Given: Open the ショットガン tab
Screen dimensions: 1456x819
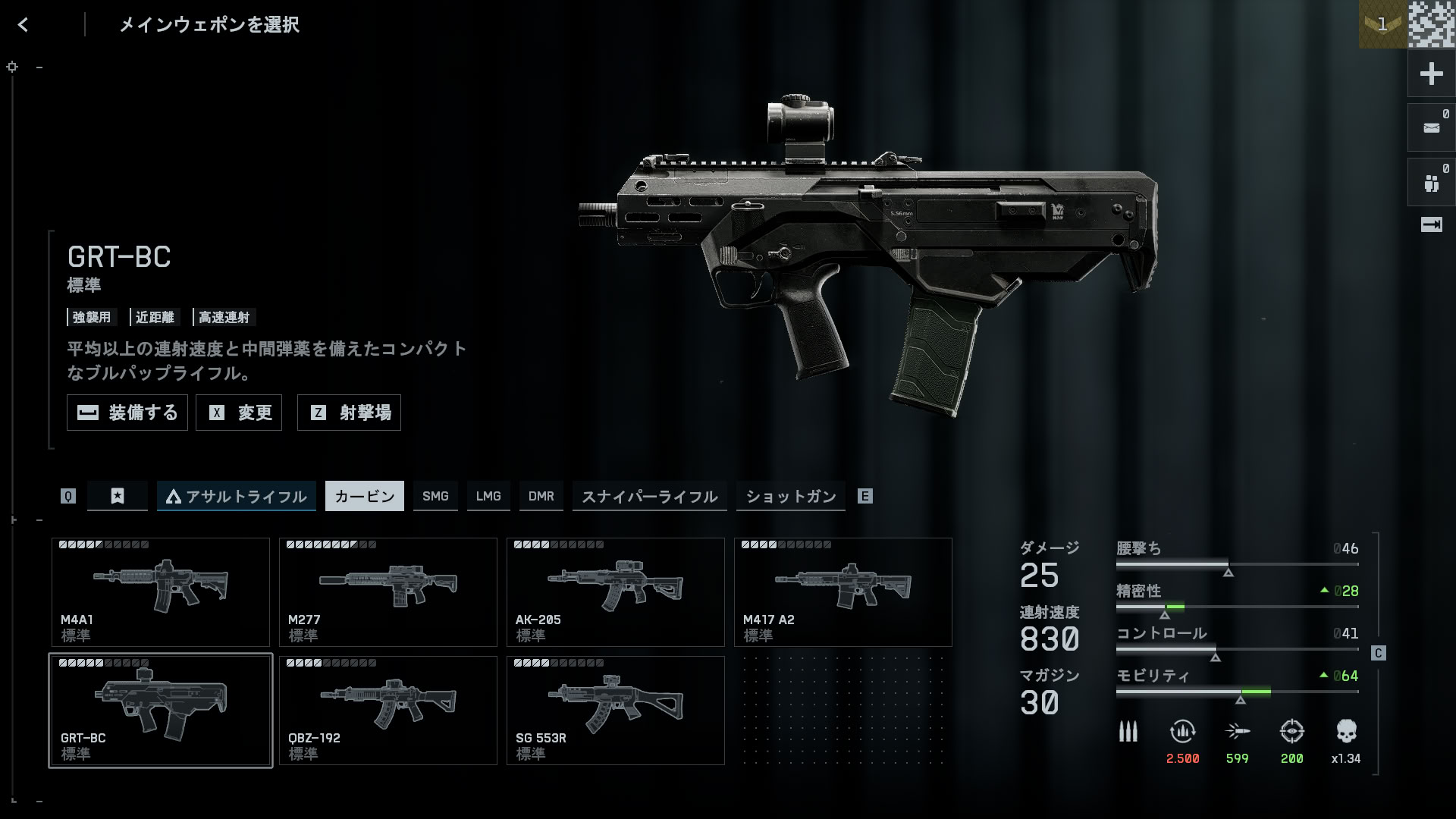Looking at the screenshot, I should click(790, 496).
